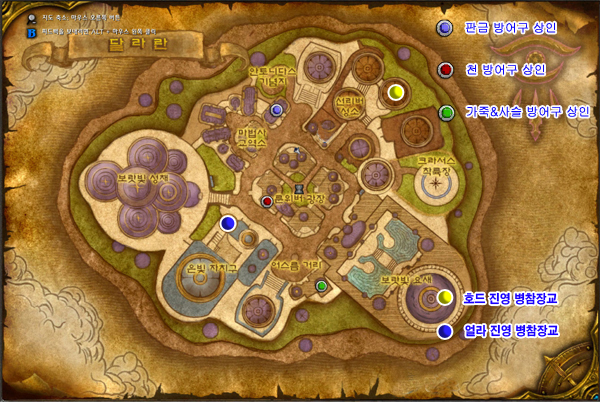The image size is (600, 402).
Task: Choose the green leather and mail vendor map marker
Action: 321,286
